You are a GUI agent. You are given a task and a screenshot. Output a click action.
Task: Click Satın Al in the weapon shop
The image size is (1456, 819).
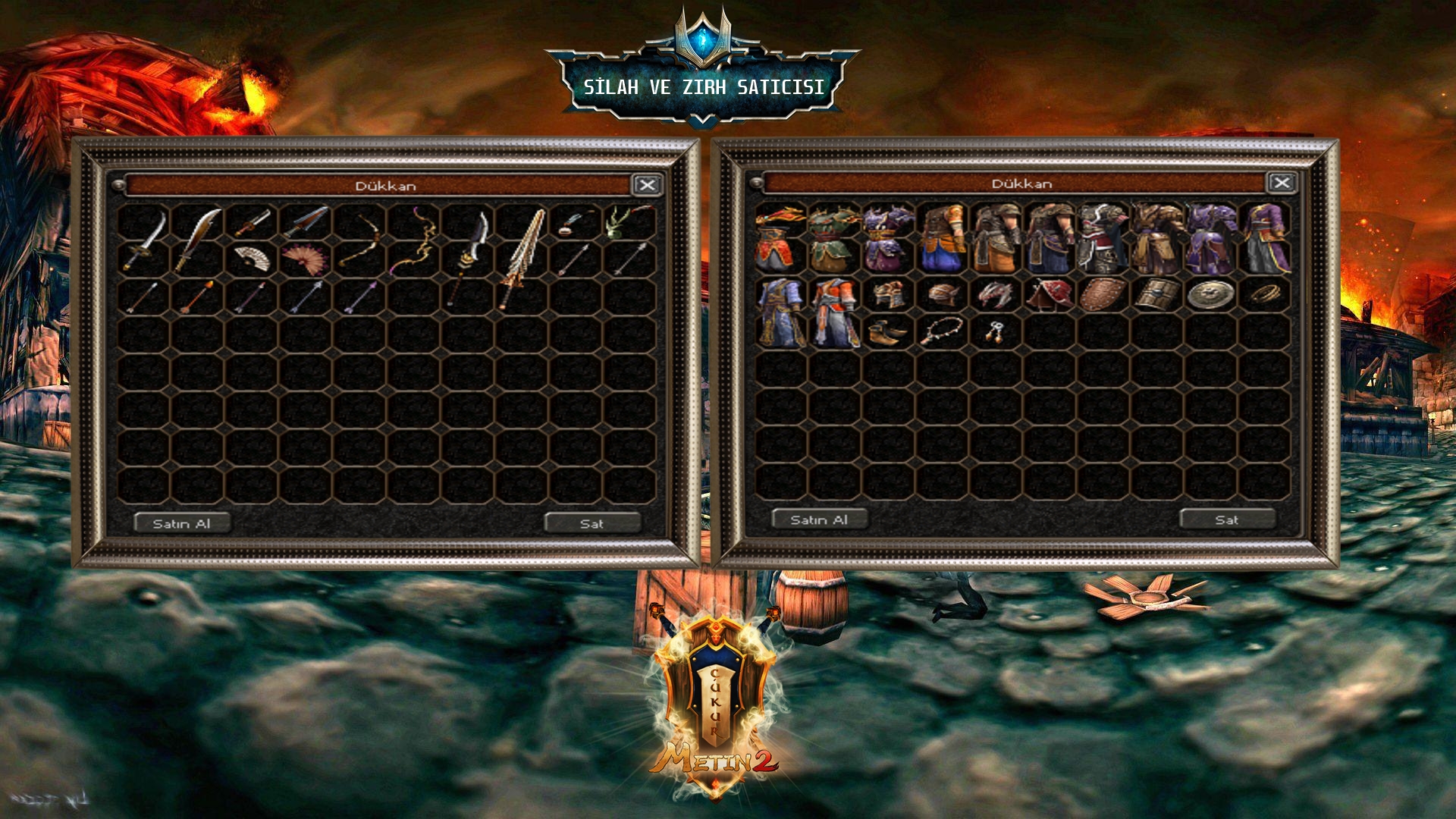(182, 523)
